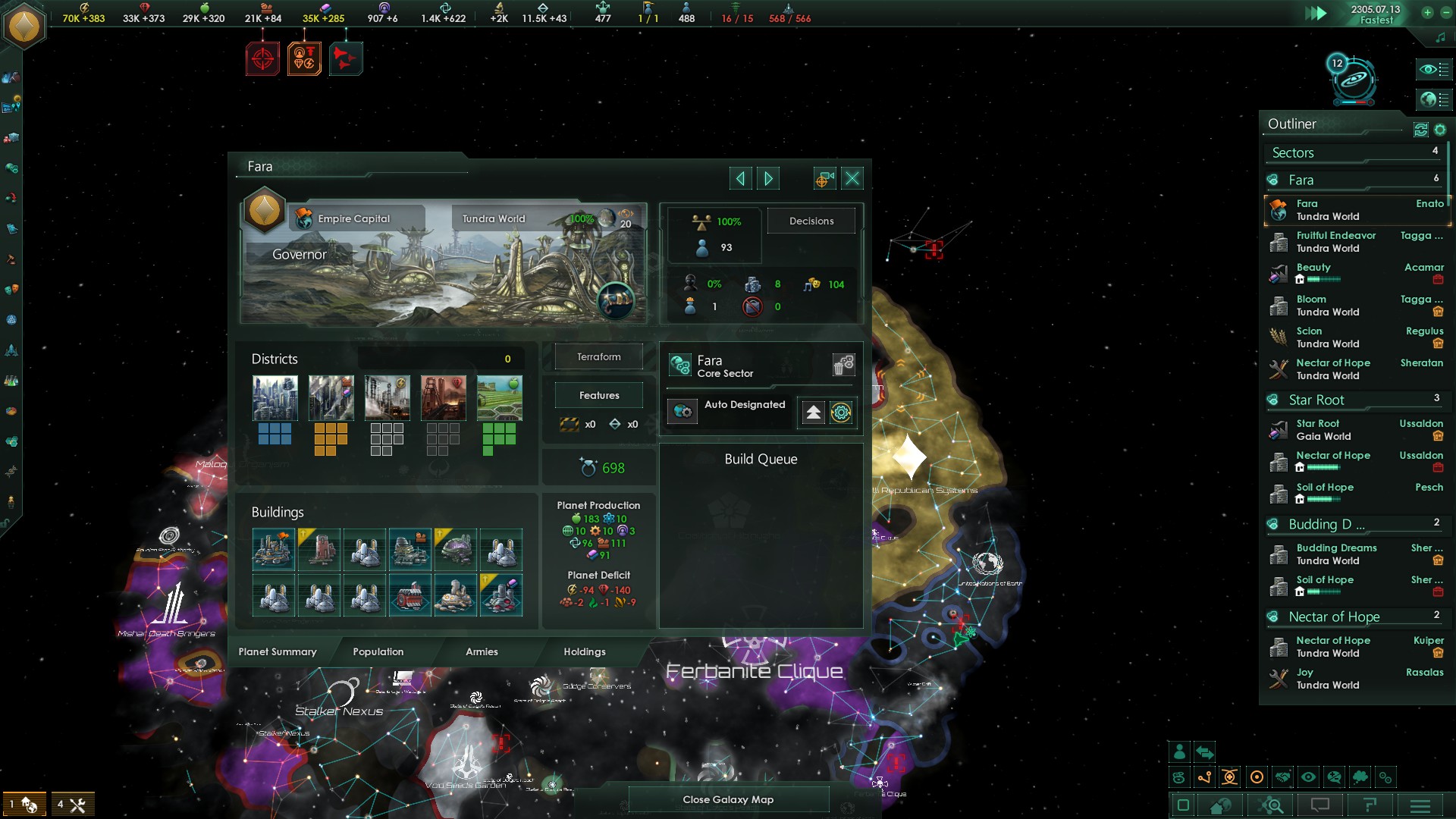This screenshot has height=819, width=1456.
Task: Click the next planet arrow in the Fara header
Action: [768, 177]
